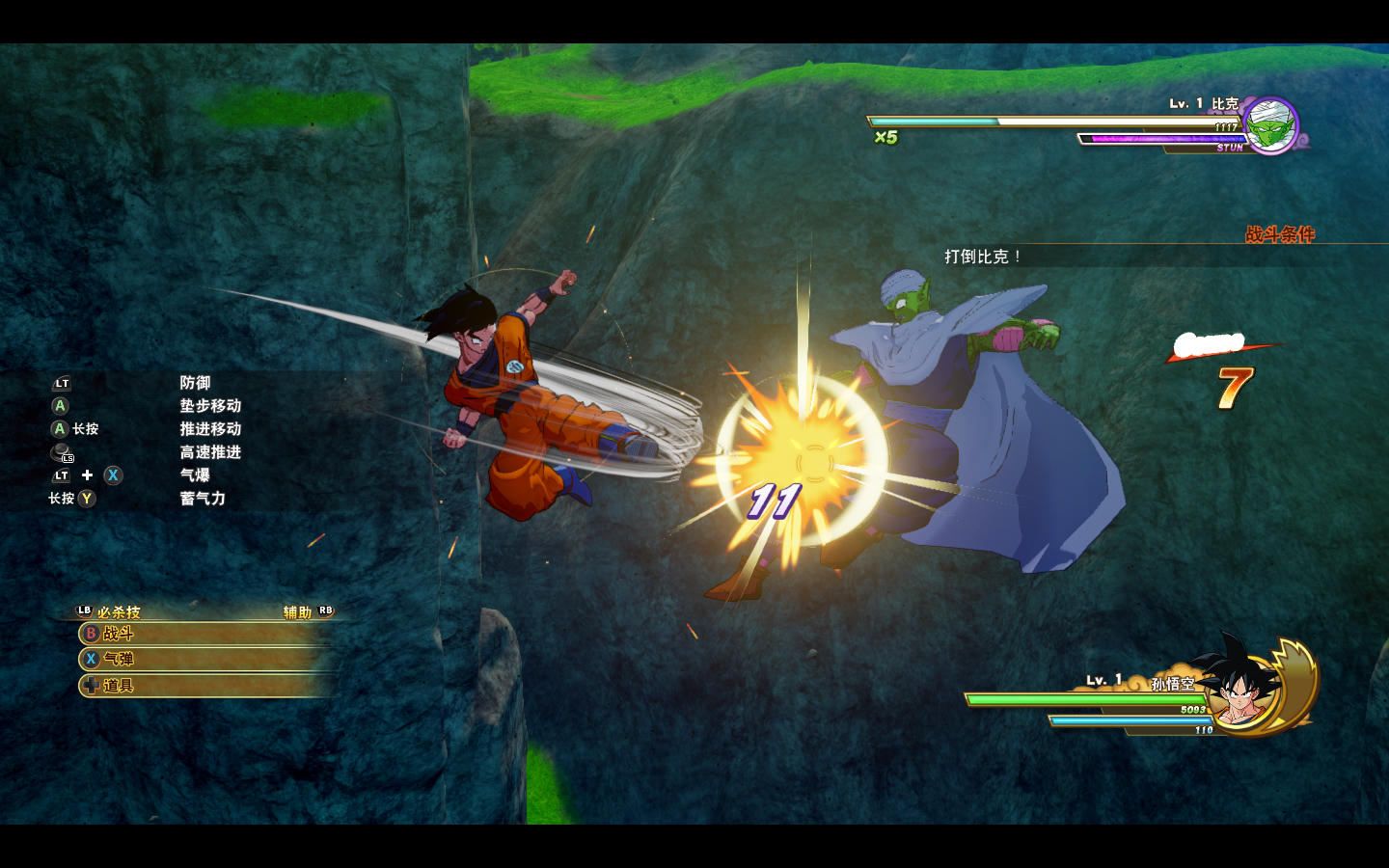1389x868 pixels.
Task: Choose the 气弹 command row
Action: coord(204,660)
